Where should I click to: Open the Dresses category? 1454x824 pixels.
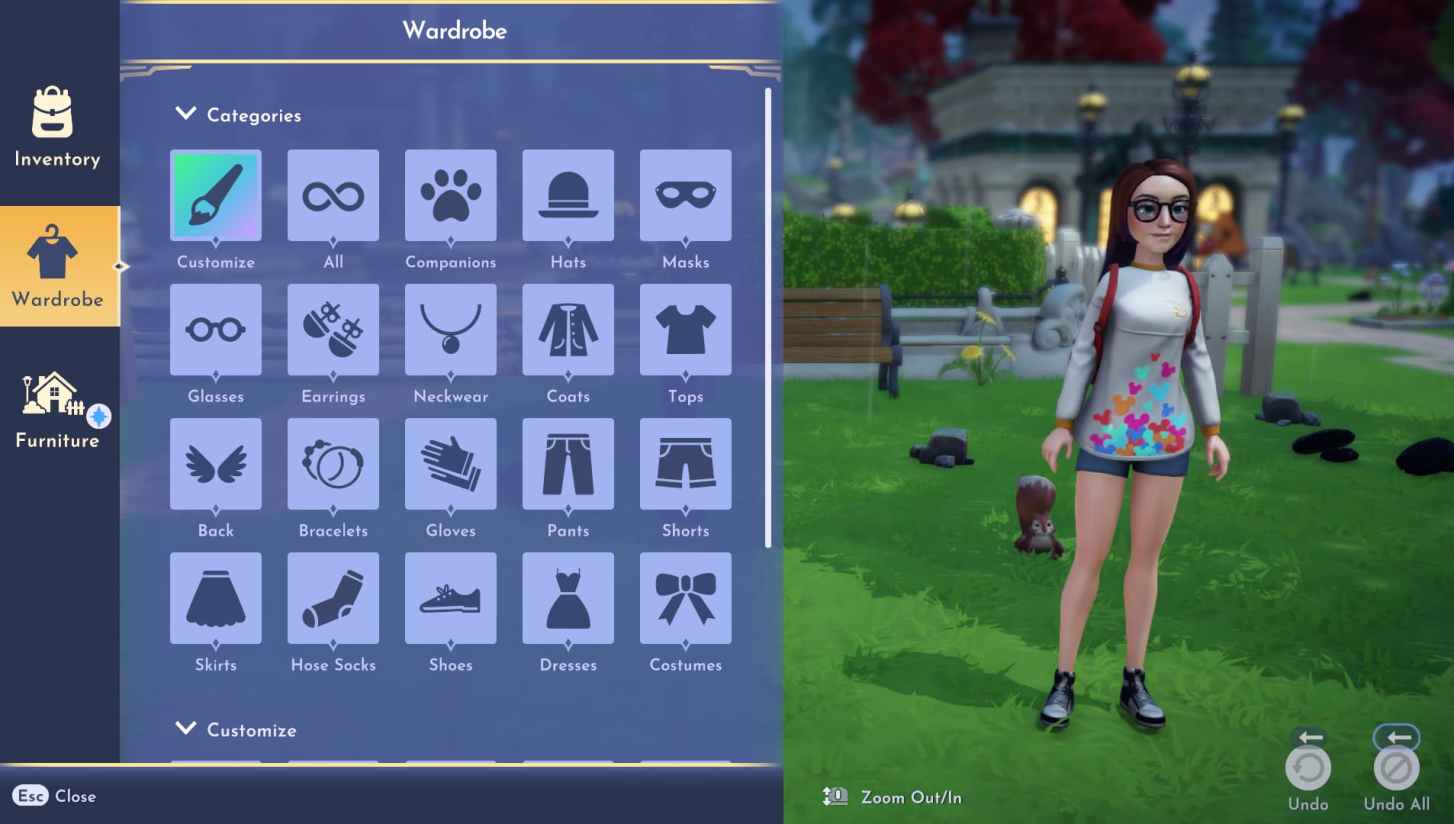pyautogui.click(x=568, y=597)
